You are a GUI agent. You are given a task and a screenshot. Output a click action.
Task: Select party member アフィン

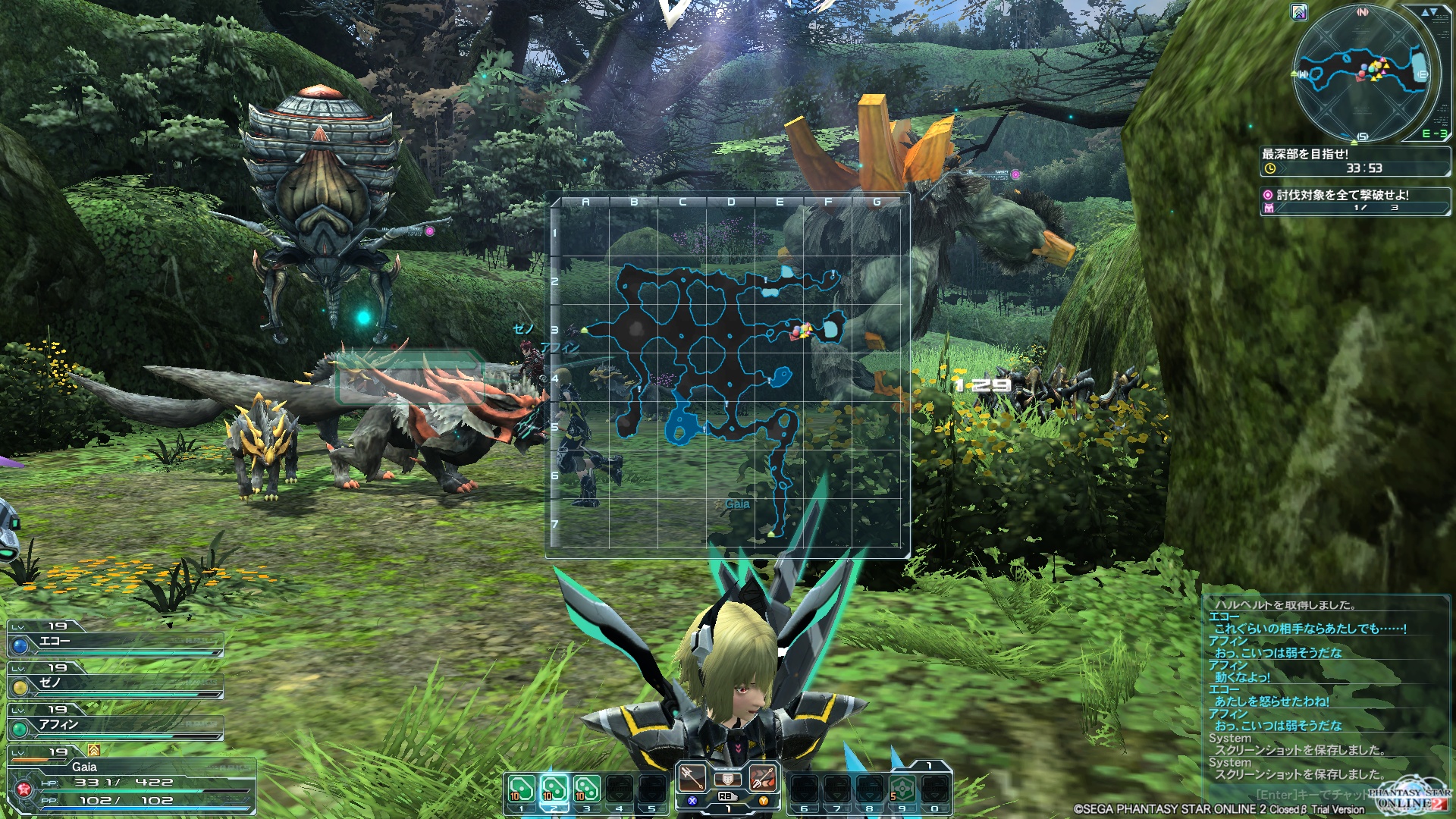point(115,726)
